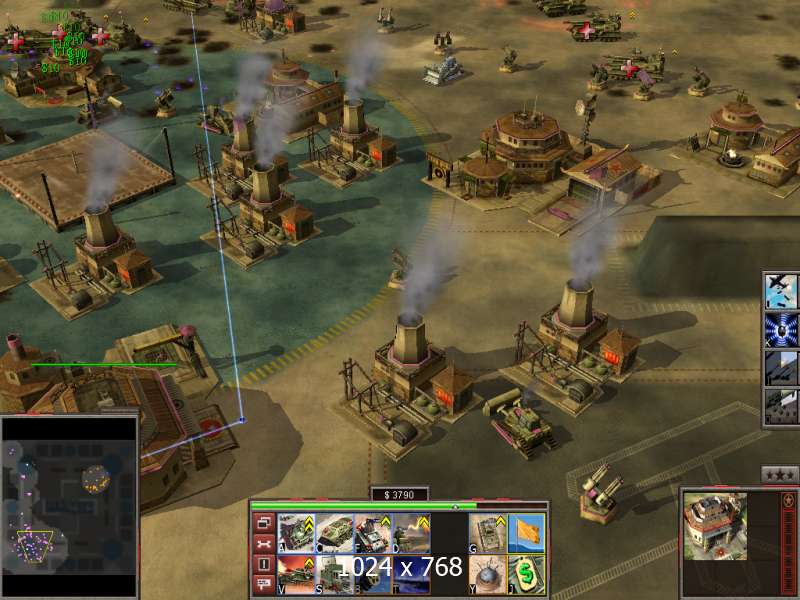
Task: Build the supply truck marked S
Action: click(335, 574)
